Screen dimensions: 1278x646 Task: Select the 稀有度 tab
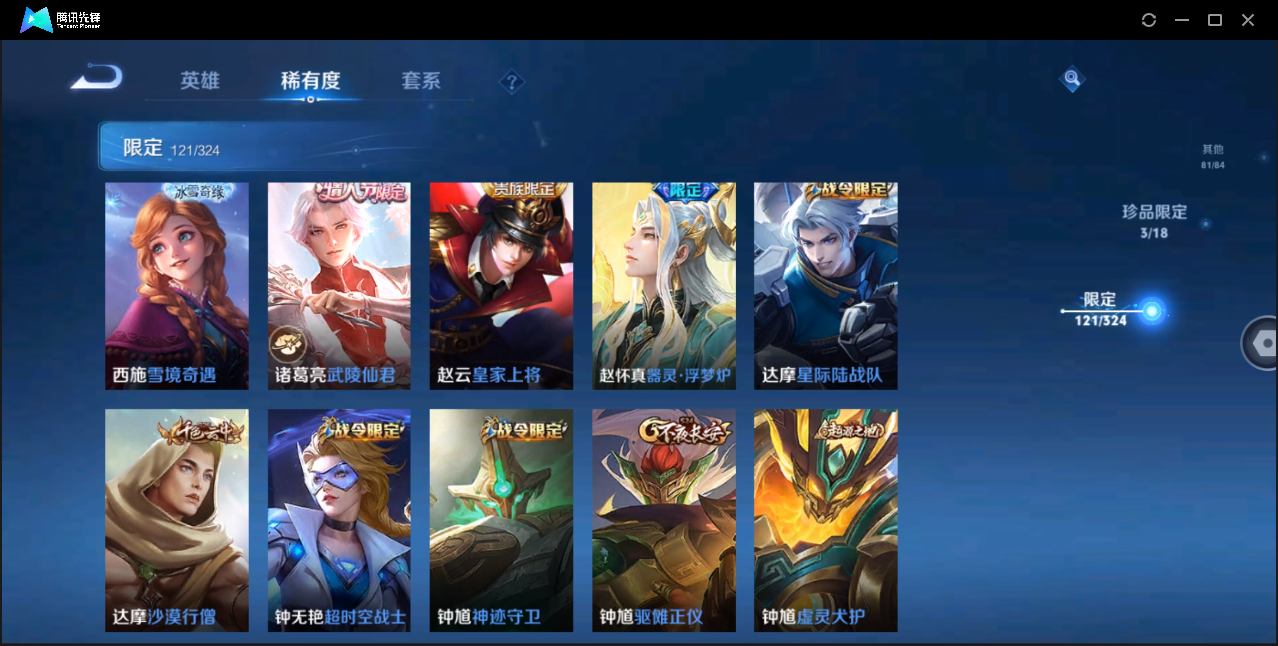(310, 81)
